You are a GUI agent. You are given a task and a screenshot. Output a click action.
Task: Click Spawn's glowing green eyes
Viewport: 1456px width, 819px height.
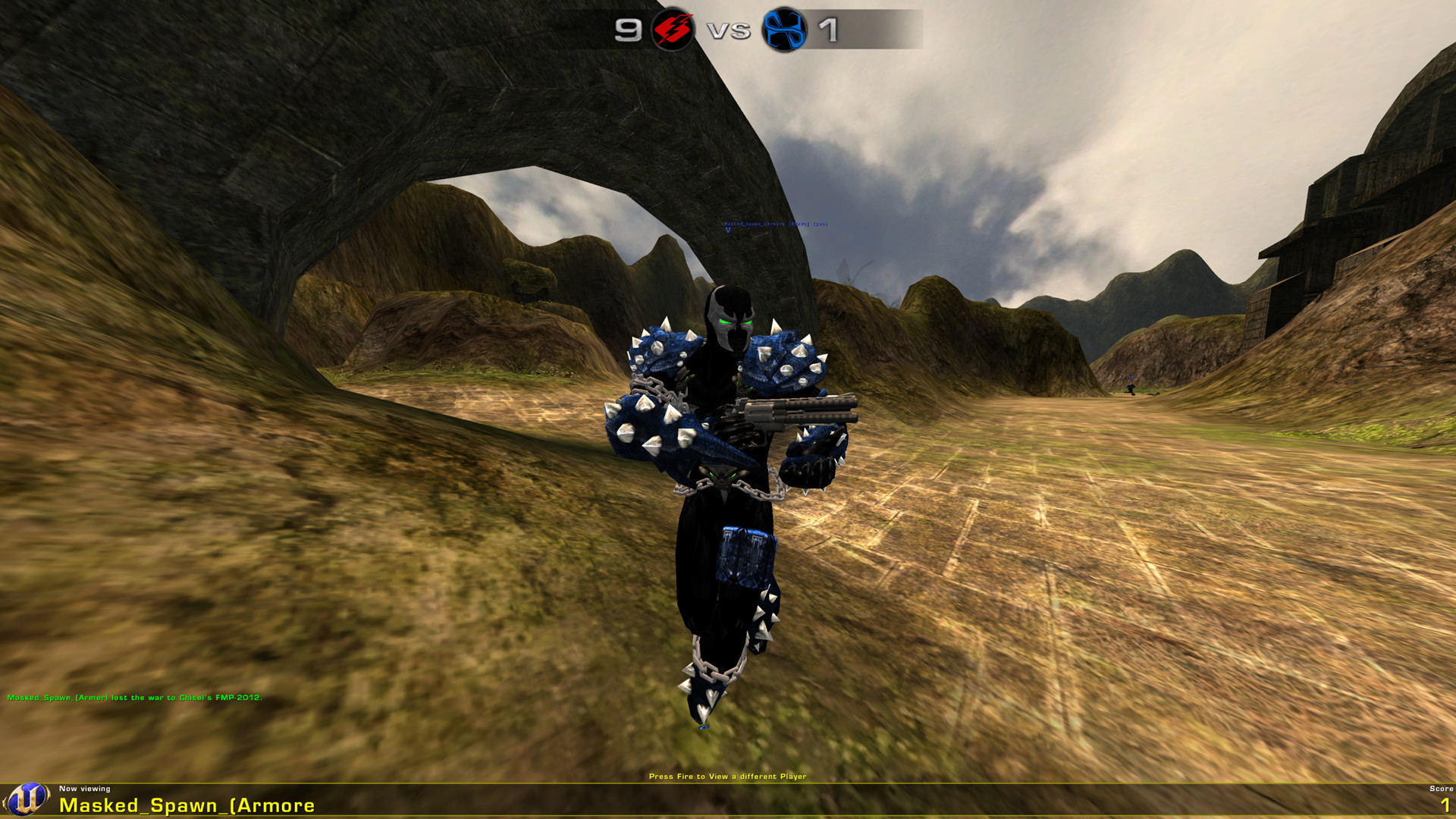(732, 322)
